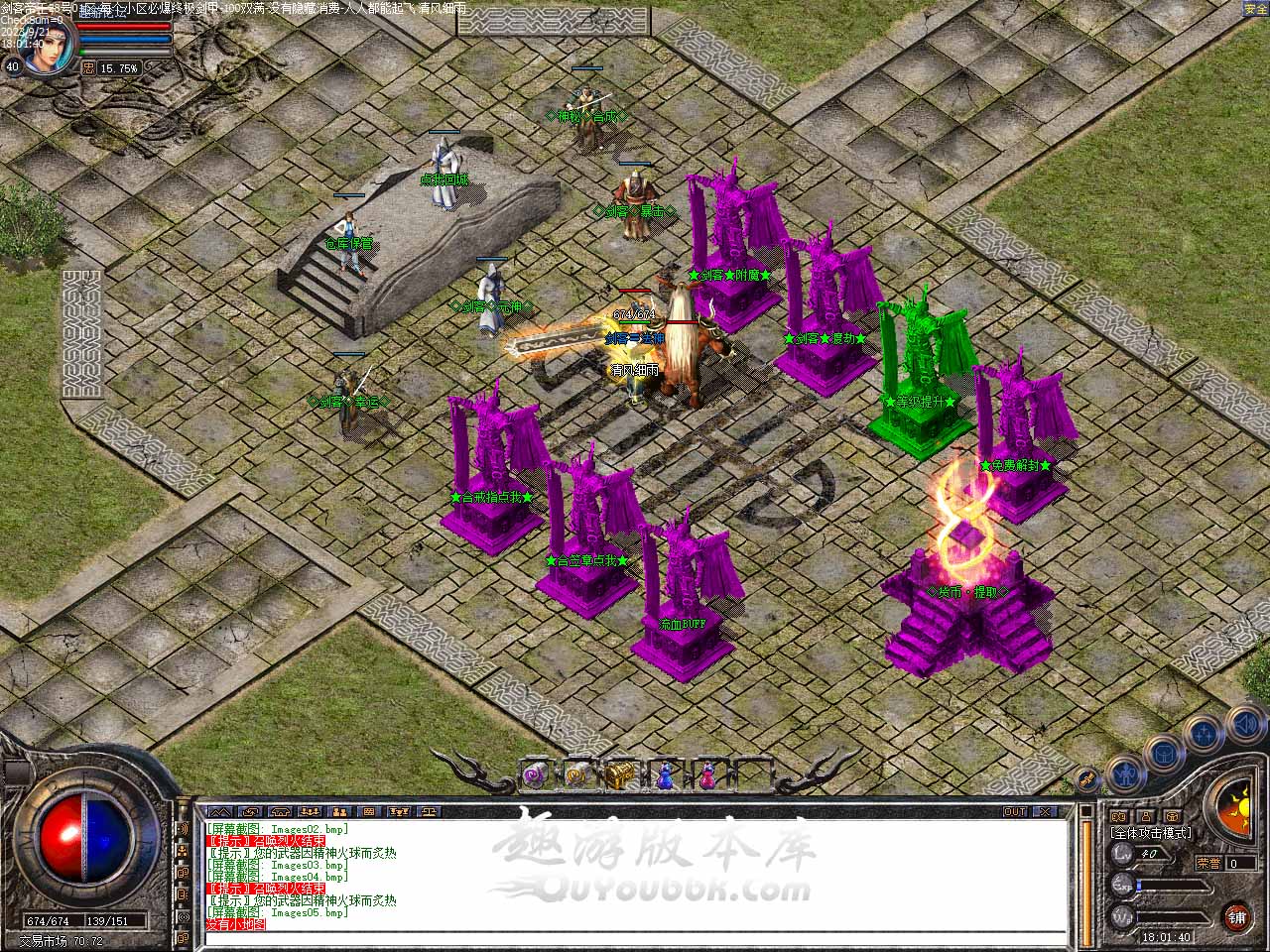Change the 全体攻击模式 attack mode

tap(1151, 833)
